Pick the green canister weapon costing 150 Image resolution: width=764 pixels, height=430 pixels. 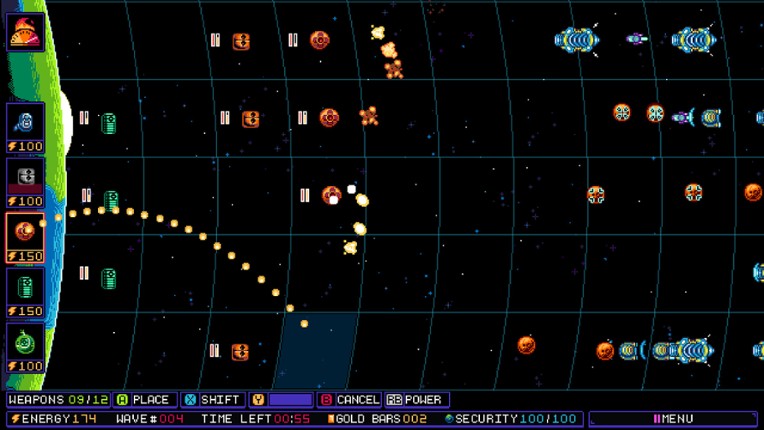click(x=25, y=292)
